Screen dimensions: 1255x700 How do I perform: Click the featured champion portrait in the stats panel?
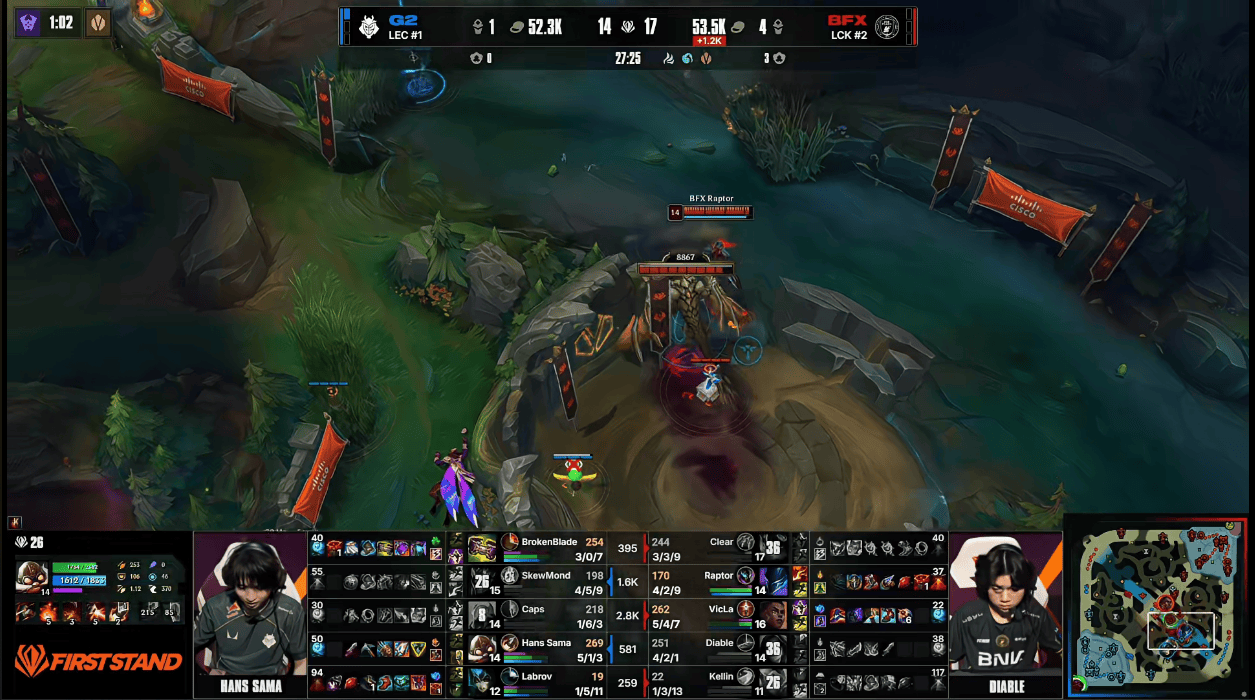point(33,576)
